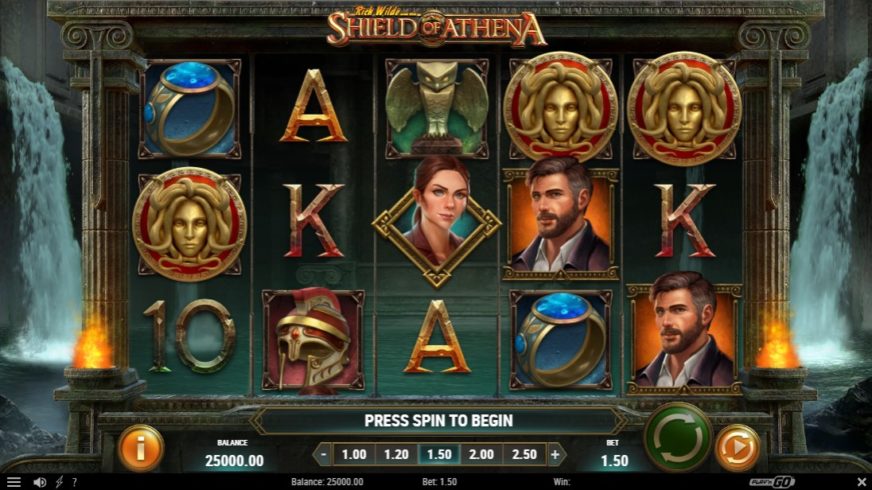Set the bet to 2.00

481,454
